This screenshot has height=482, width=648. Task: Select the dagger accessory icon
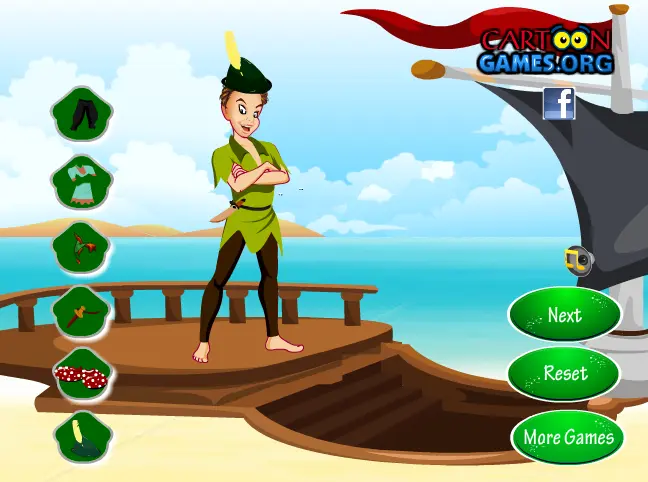coord(81,312)
